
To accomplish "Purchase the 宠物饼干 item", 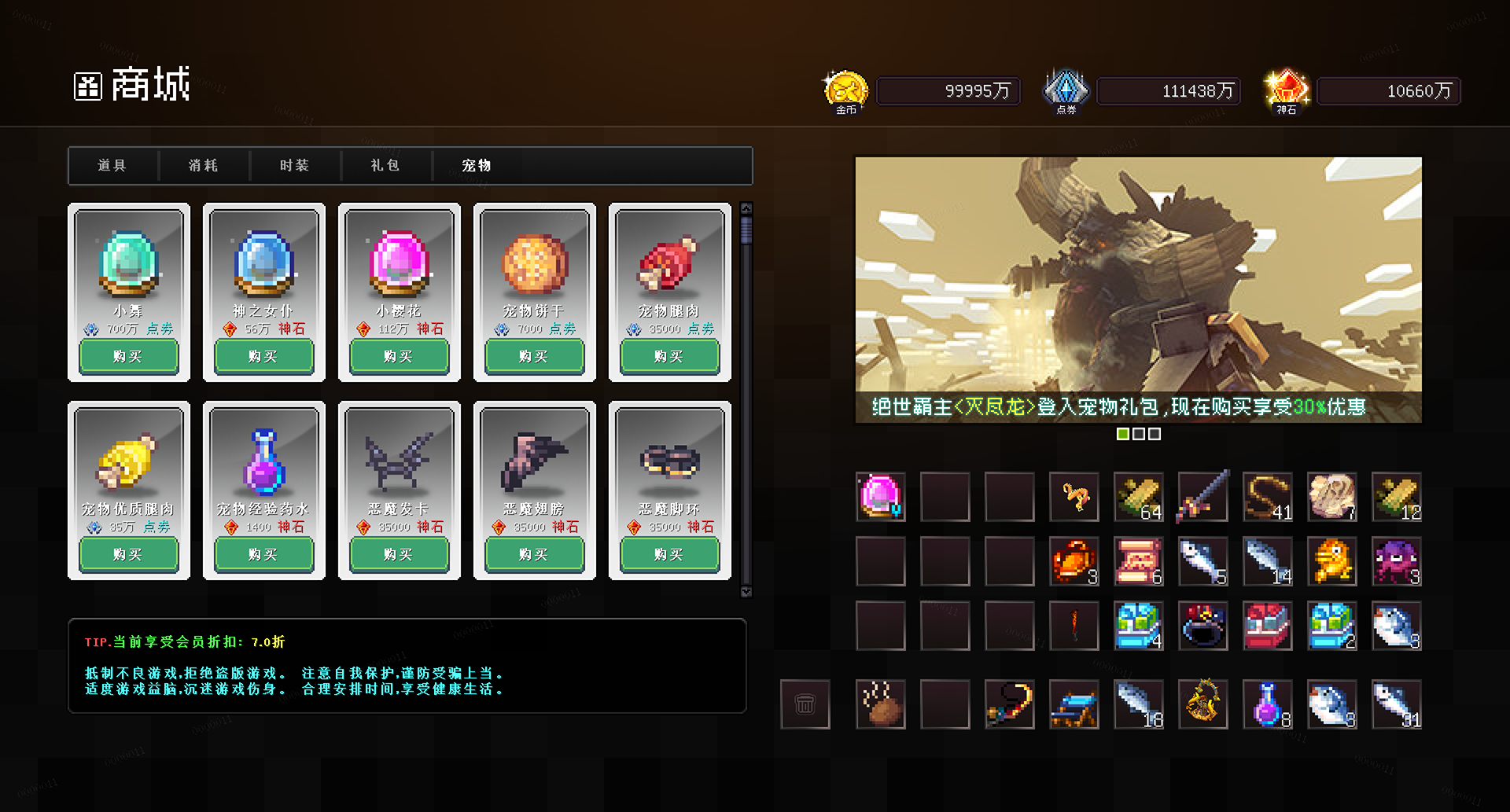I will click(x=534, y=357).
